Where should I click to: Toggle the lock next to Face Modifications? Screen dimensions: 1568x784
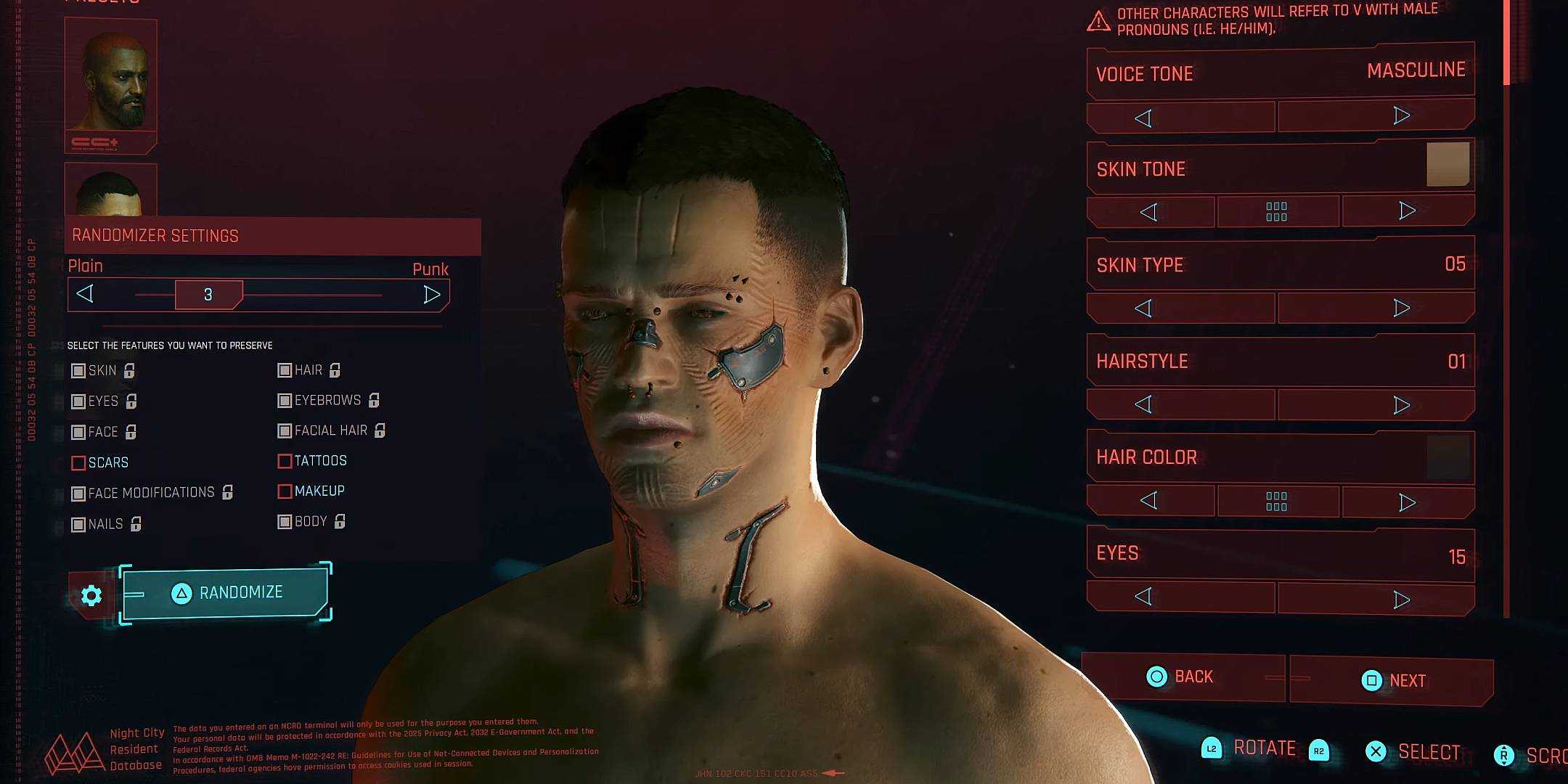tap(227, 492)
